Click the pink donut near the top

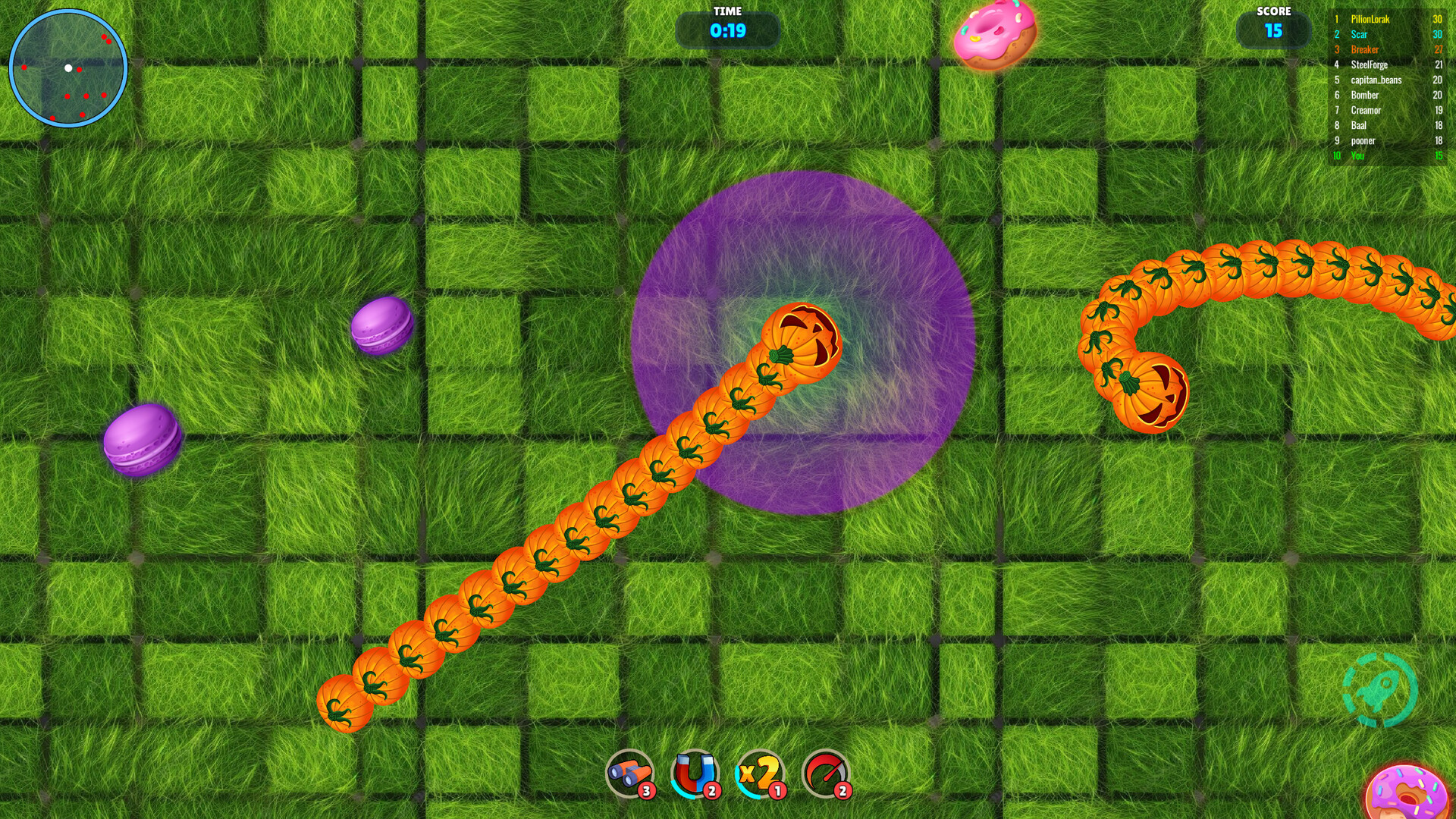(x=993, y=36)
